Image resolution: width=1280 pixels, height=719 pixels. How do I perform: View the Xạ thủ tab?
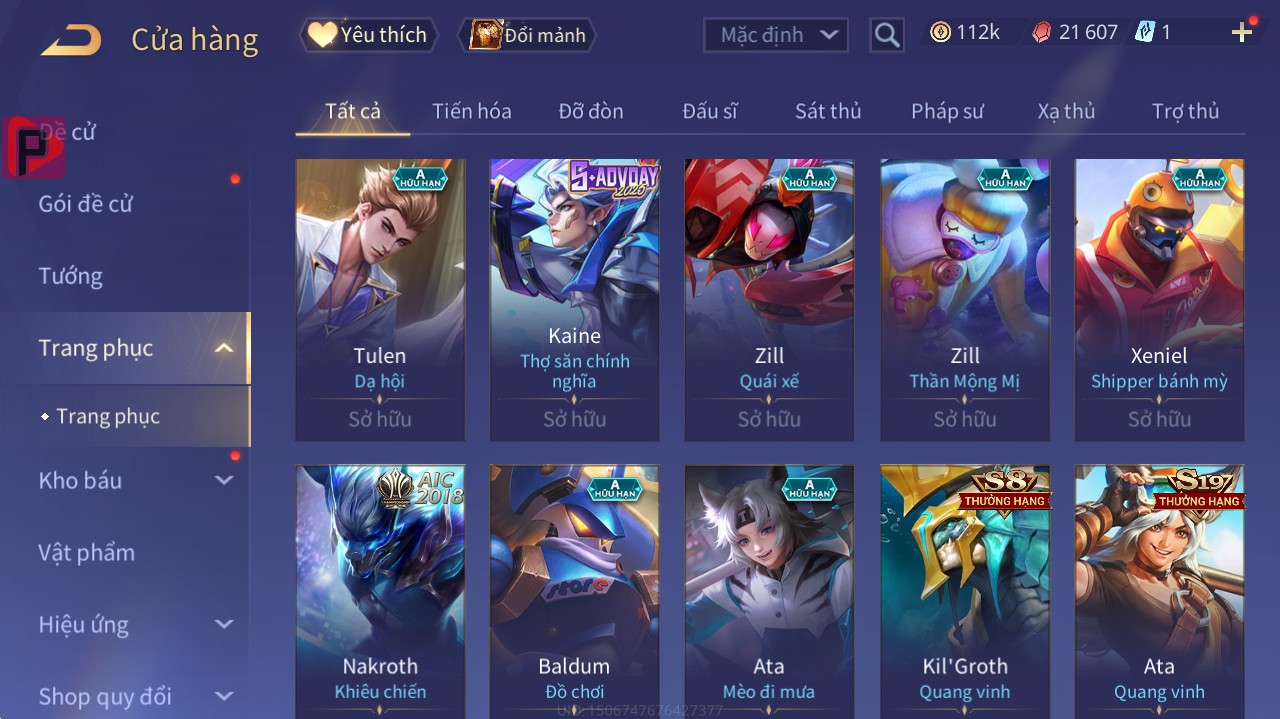[1066, 111]
